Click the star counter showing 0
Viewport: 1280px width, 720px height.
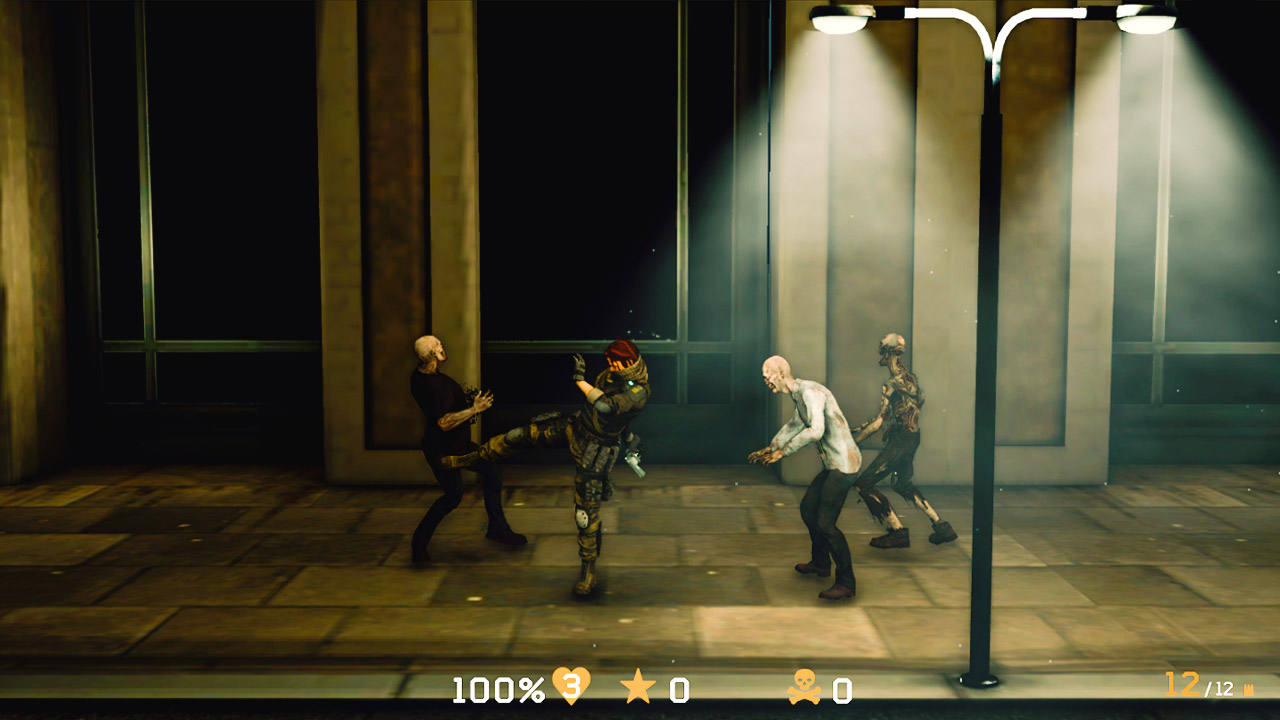(681, 688)
